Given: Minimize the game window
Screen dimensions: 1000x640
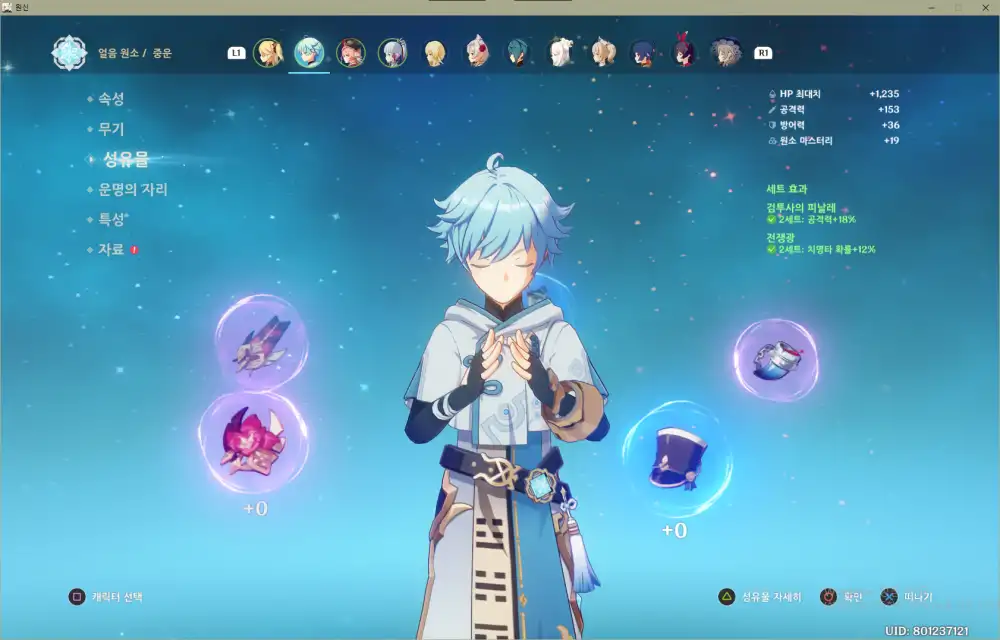Looking at the screenshot, I should click(x=930, y=7).
